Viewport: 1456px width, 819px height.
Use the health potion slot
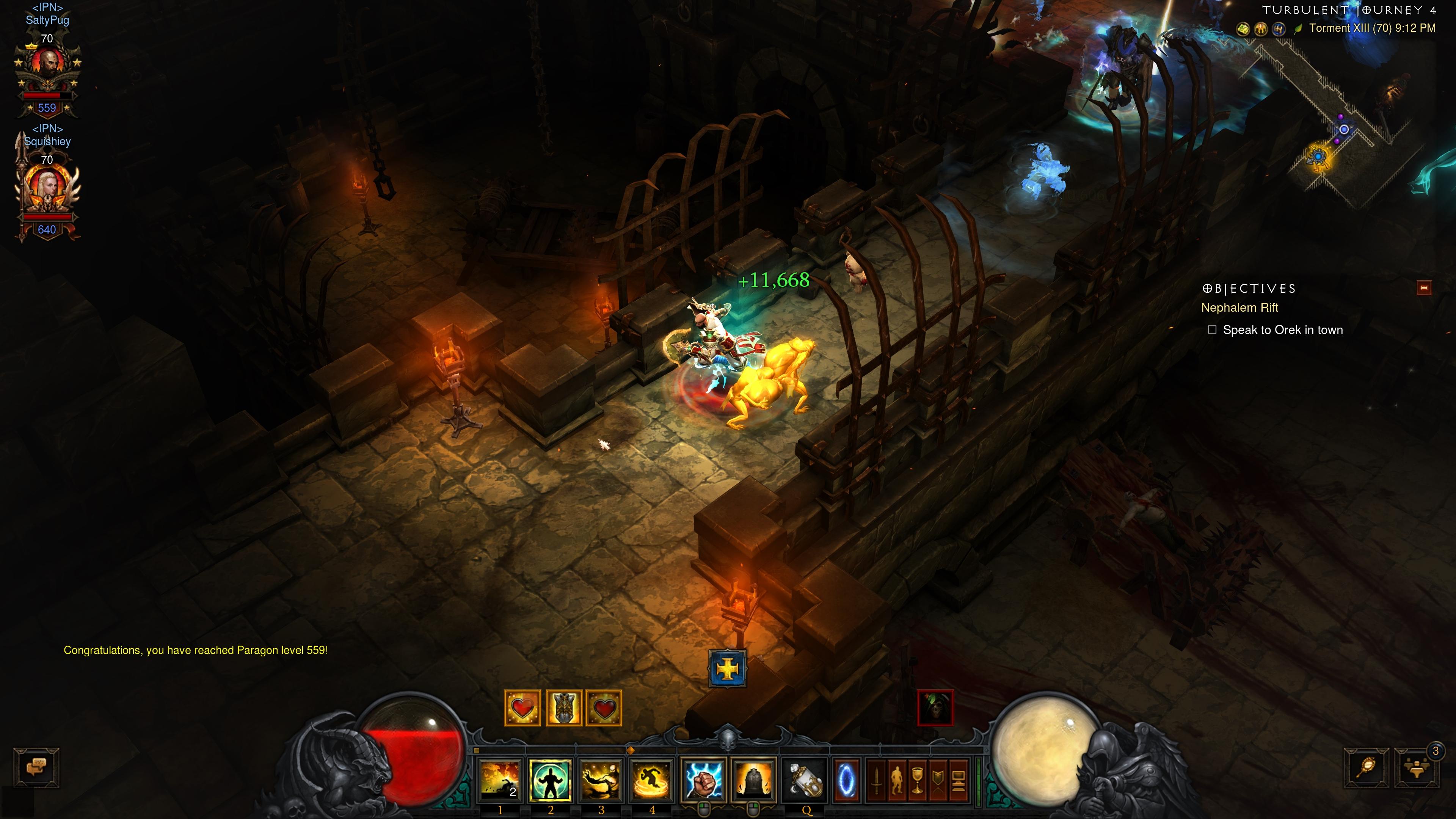(x=805, y=780)
